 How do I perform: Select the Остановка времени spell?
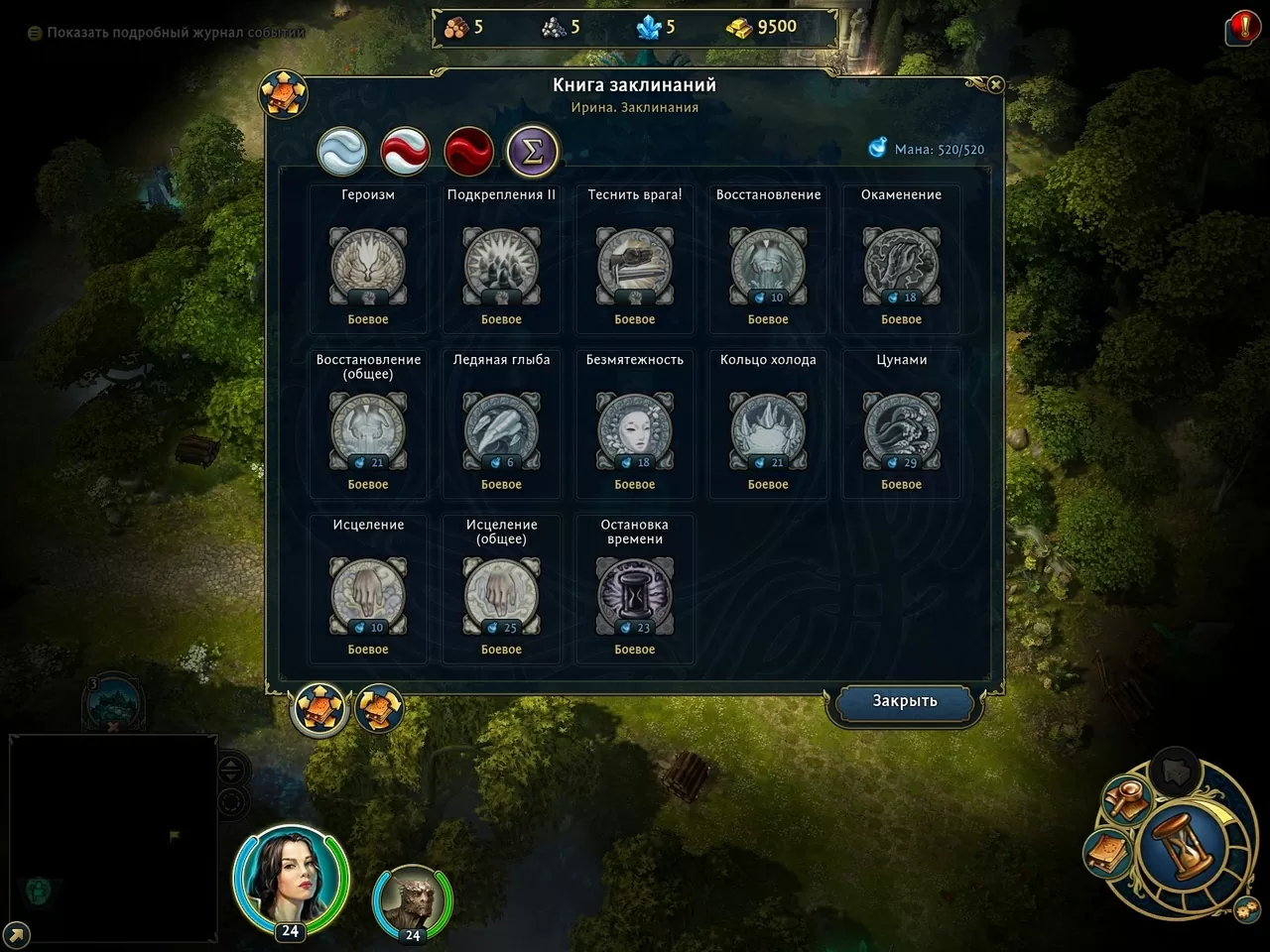(x=635, y=596)
